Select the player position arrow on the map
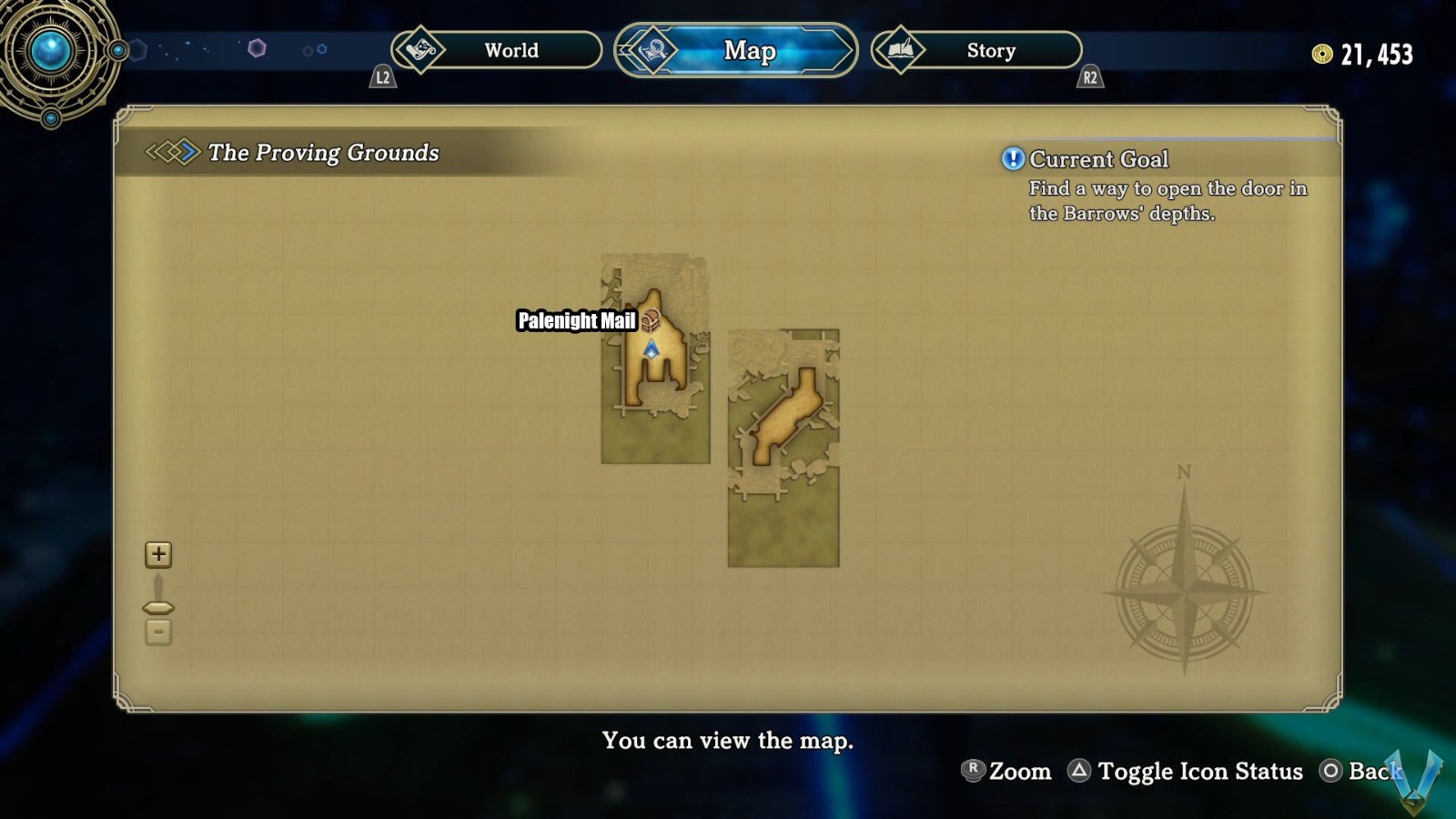 (x=652, y=348)
